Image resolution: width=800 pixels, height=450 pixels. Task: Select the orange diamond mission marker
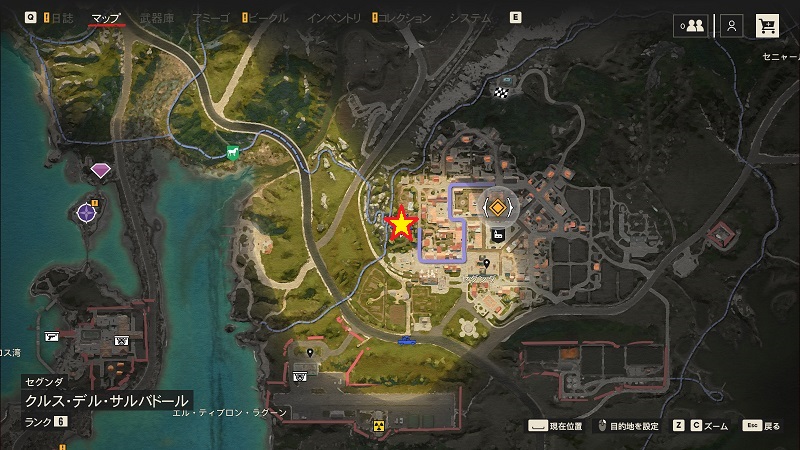[498, 207]
